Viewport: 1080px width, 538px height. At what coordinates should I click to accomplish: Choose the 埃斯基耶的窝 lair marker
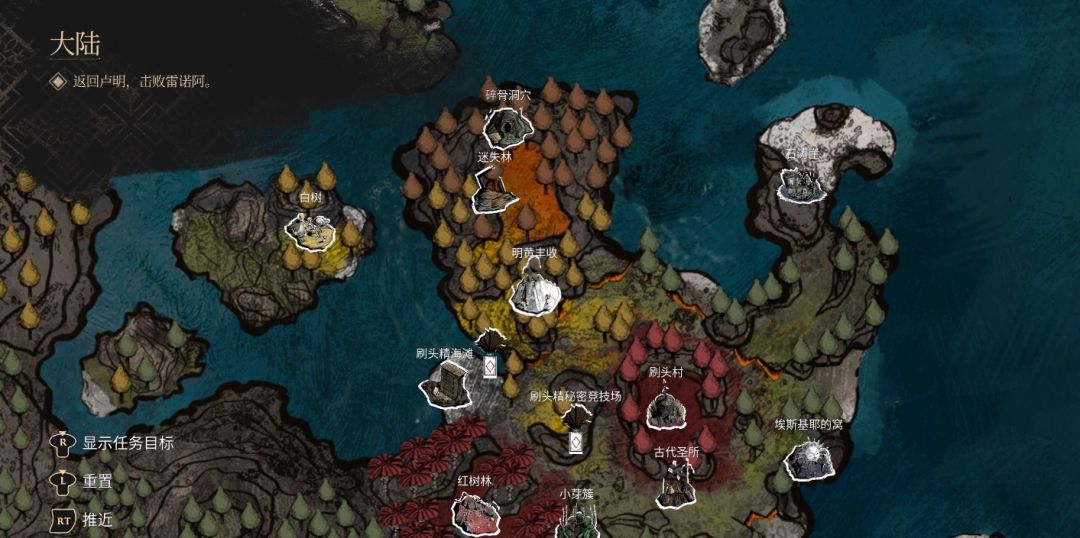click(x=808, y=458)
